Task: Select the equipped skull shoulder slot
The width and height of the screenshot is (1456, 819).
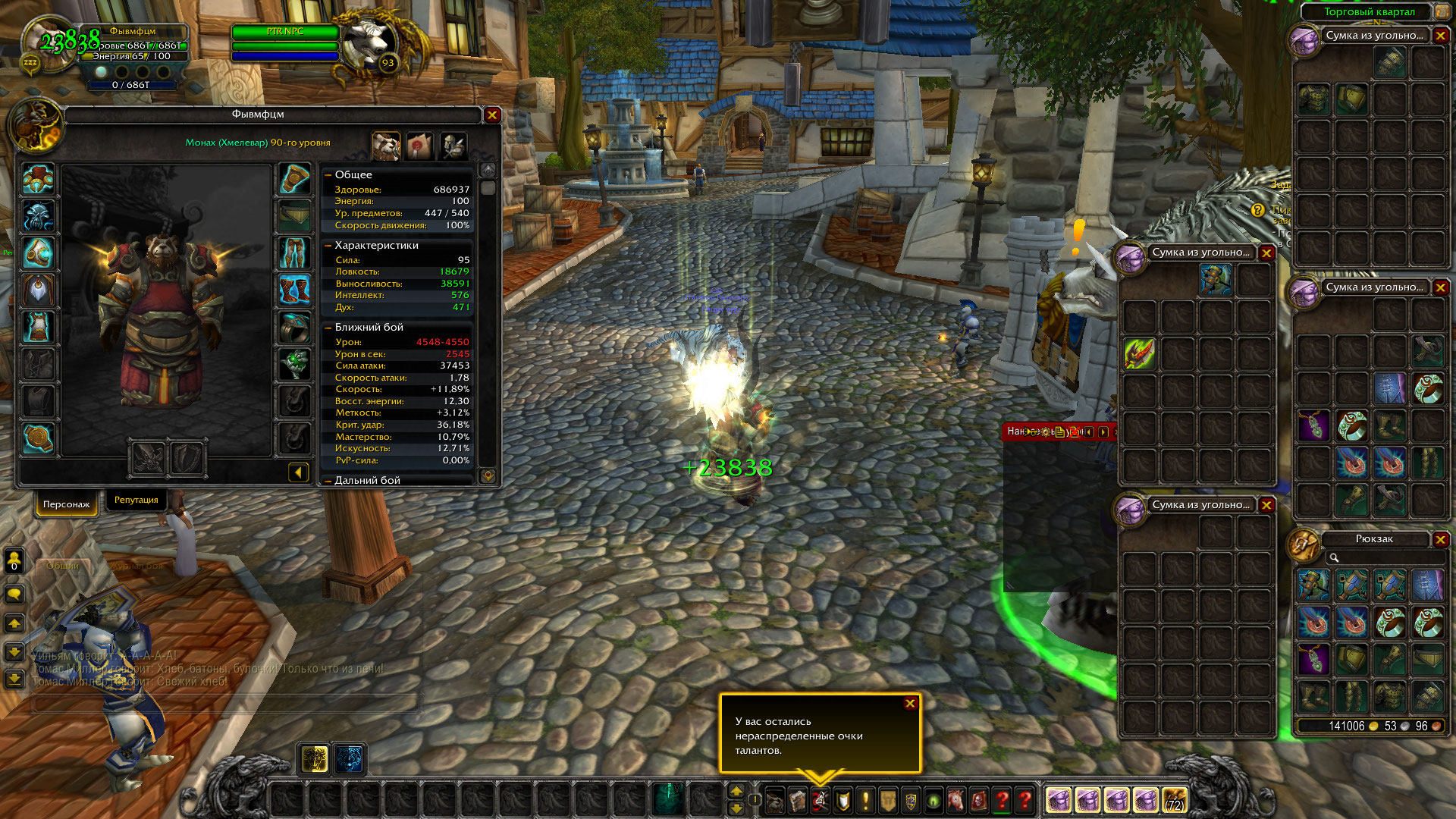Action: [38, 216]
